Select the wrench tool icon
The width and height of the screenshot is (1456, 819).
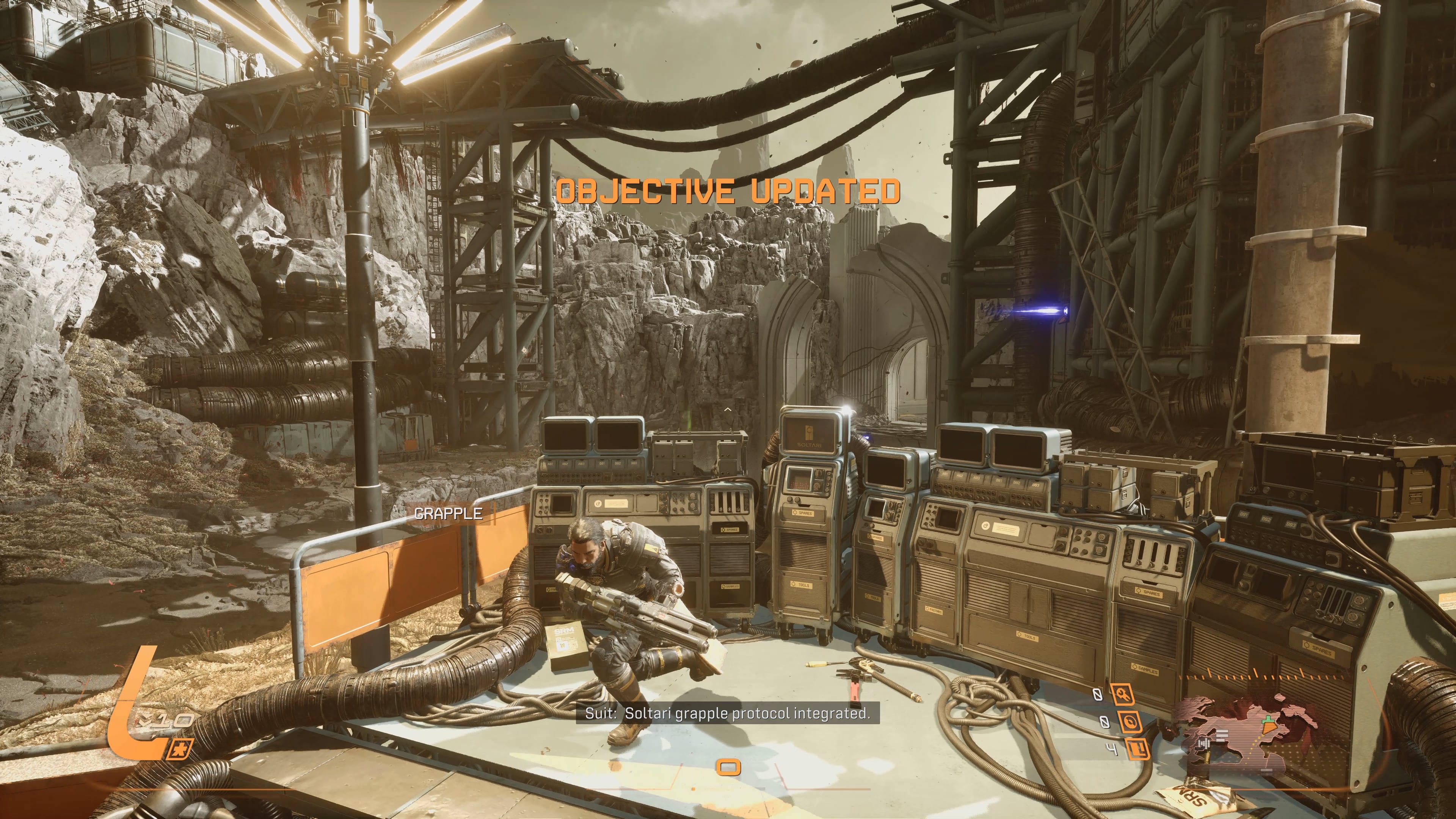point(1122,695)
